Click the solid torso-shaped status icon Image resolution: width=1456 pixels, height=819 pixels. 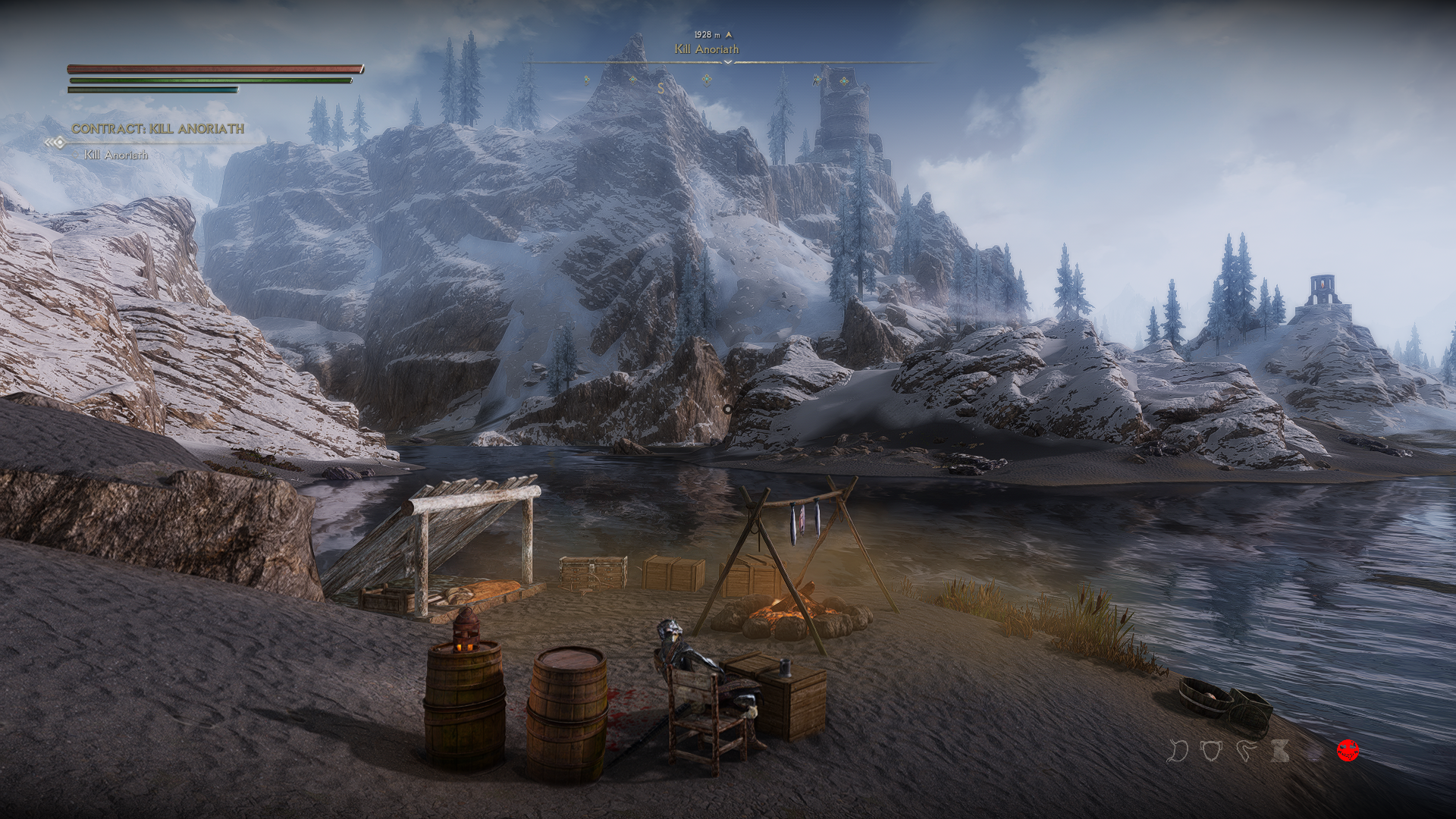1282,751
